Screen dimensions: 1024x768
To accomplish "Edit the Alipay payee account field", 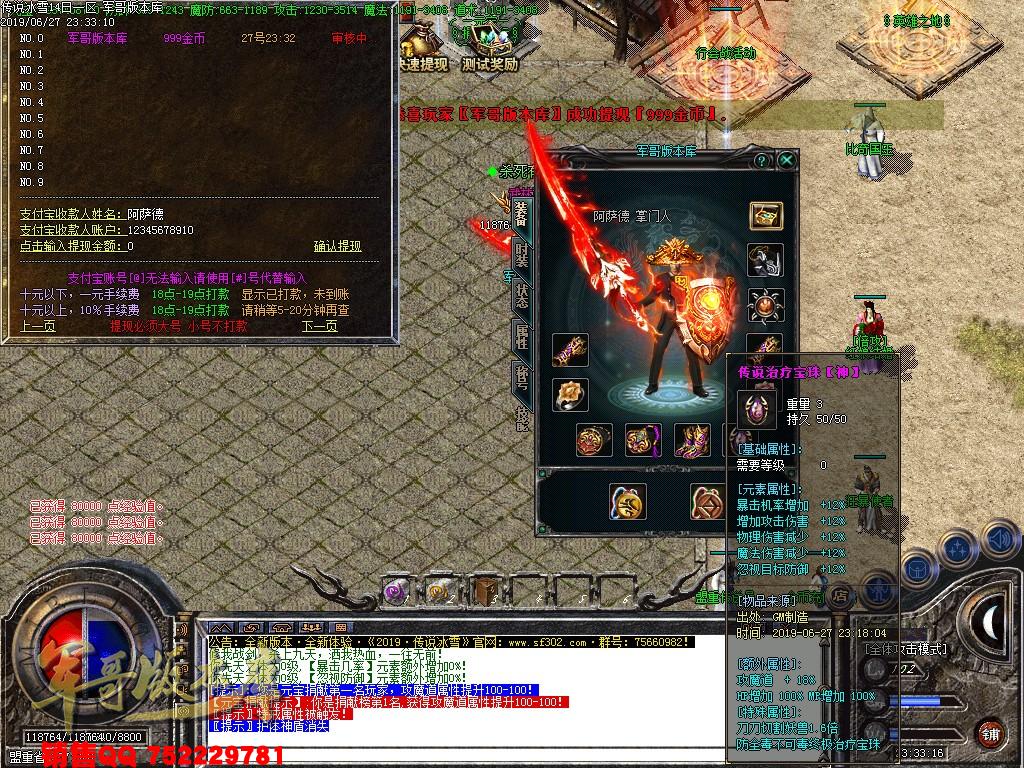I will 160,230.
